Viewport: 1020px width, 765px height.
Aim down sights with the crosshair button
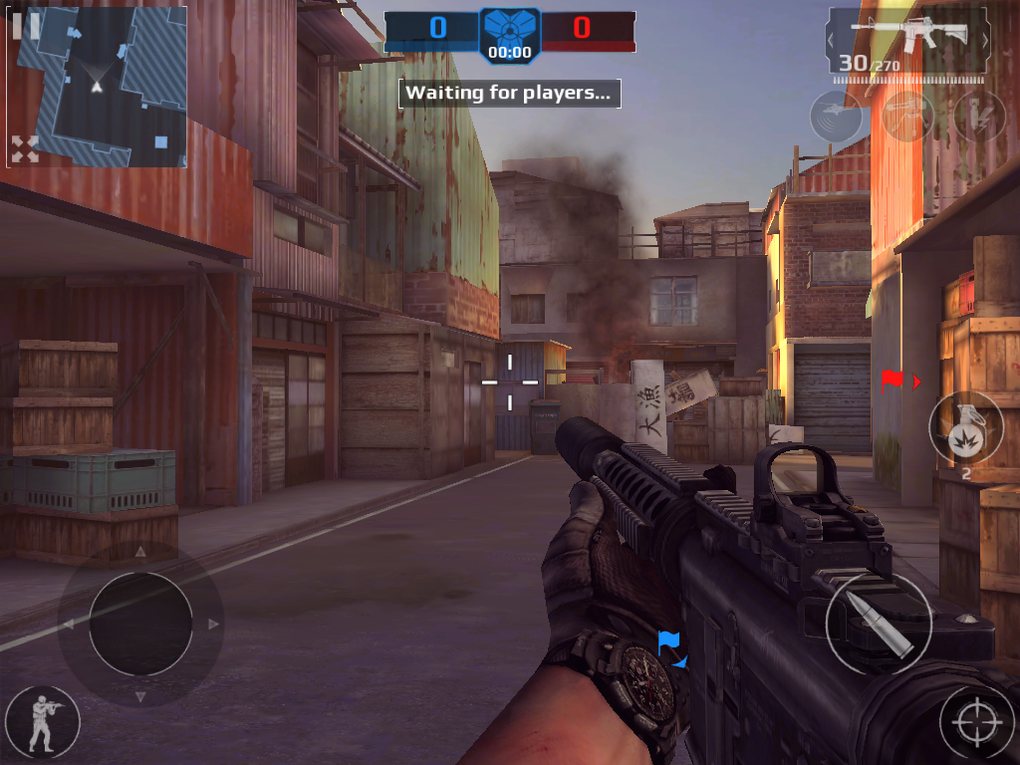977,724
